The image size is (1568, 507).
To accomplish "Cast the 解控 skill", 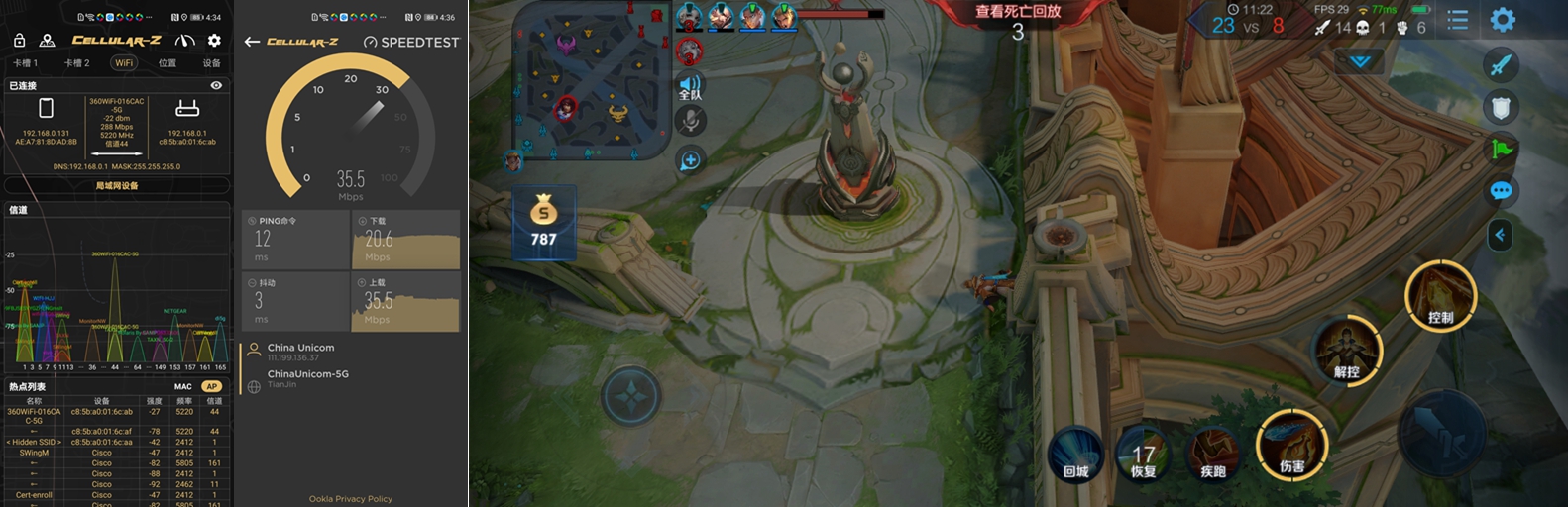I will [1346, 352].
